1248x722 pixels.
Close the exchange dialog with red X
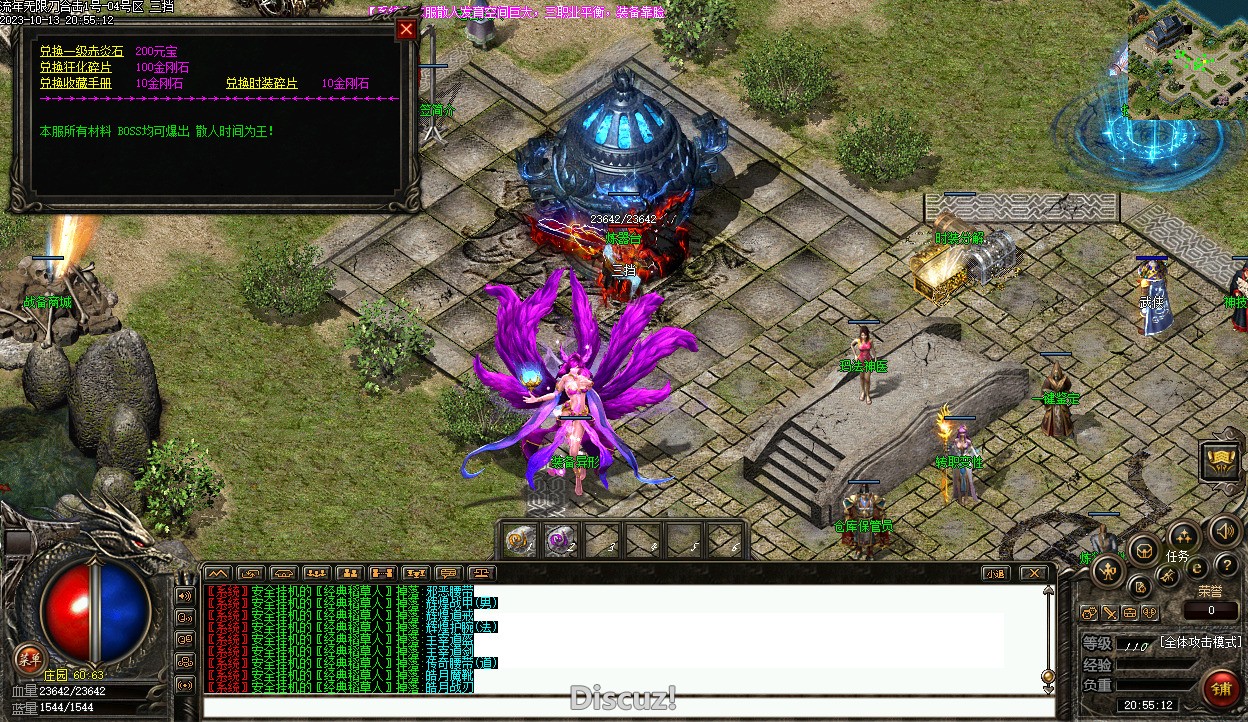[406, 29]
